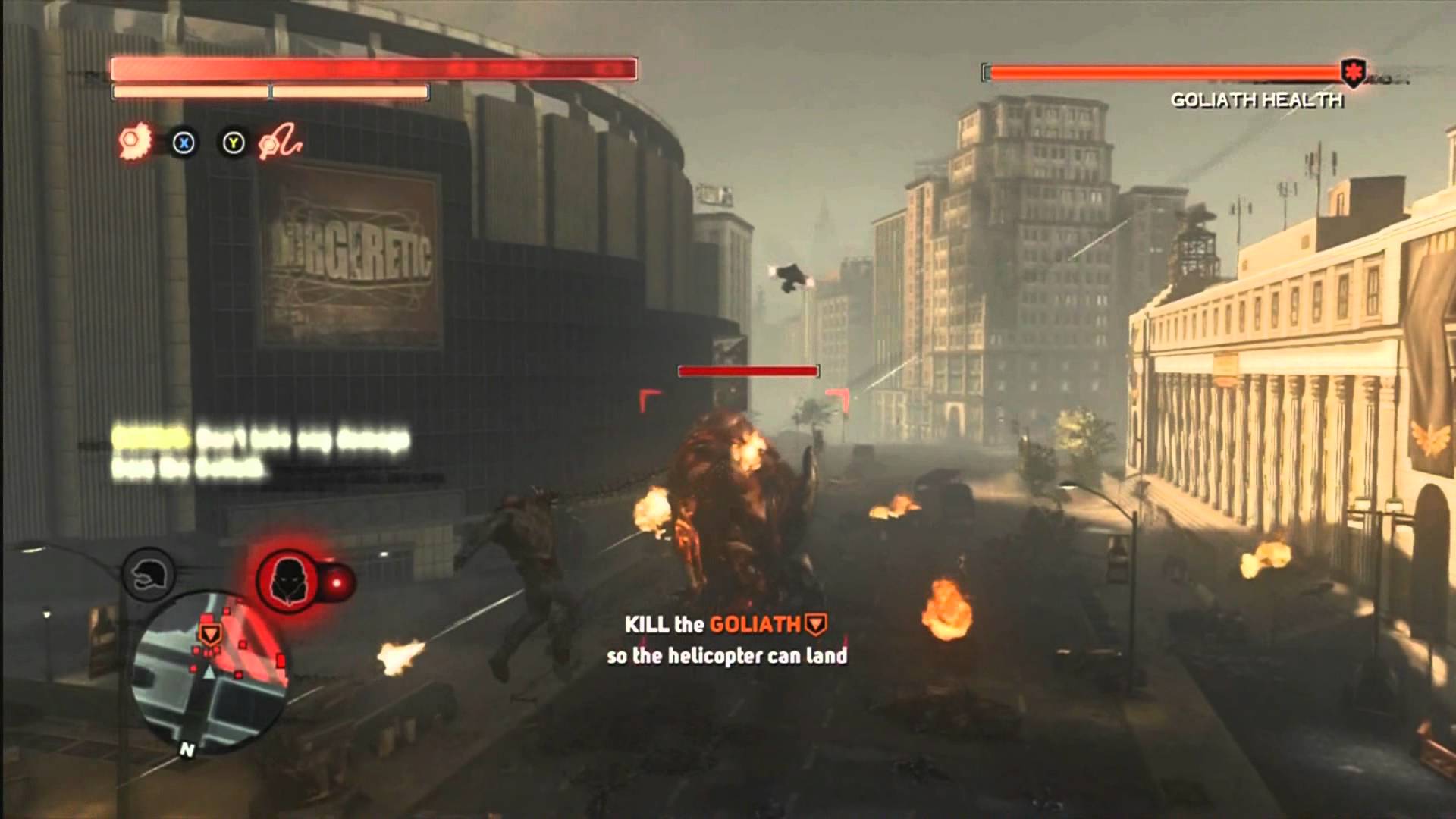
Task: Click the orange objective marker on minimap
Action: coord(209,633)
